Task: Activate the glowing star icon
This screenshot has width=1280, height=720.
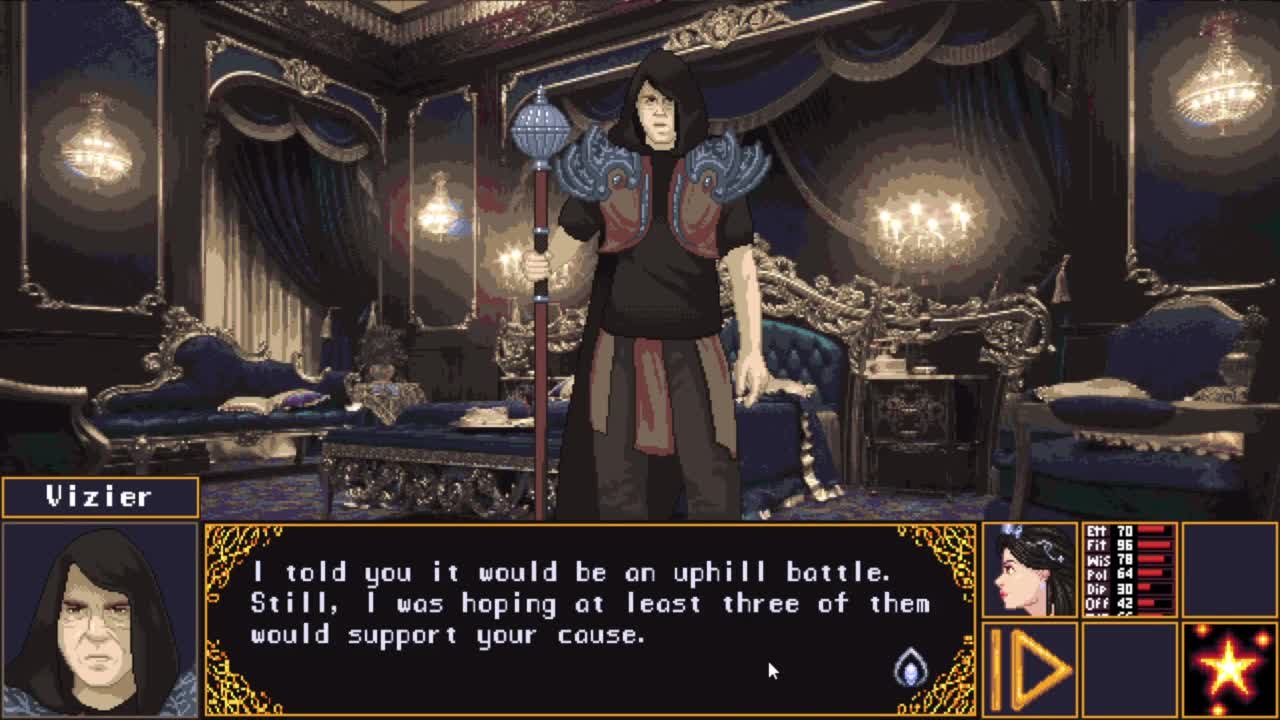Action: tap(1229, 668)
